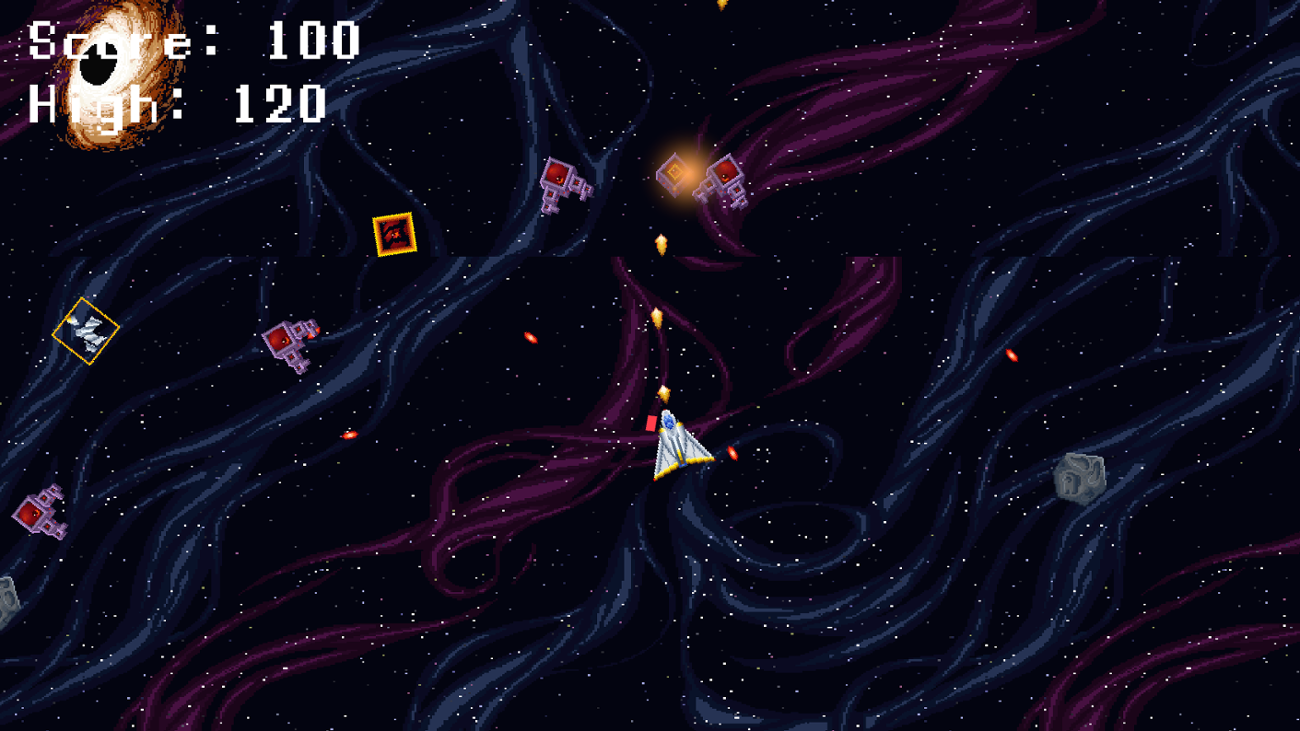The width and height of the screenshot is (1300, 731).
Task: Click the orange-framed fire power-up box
Action: 396,236
